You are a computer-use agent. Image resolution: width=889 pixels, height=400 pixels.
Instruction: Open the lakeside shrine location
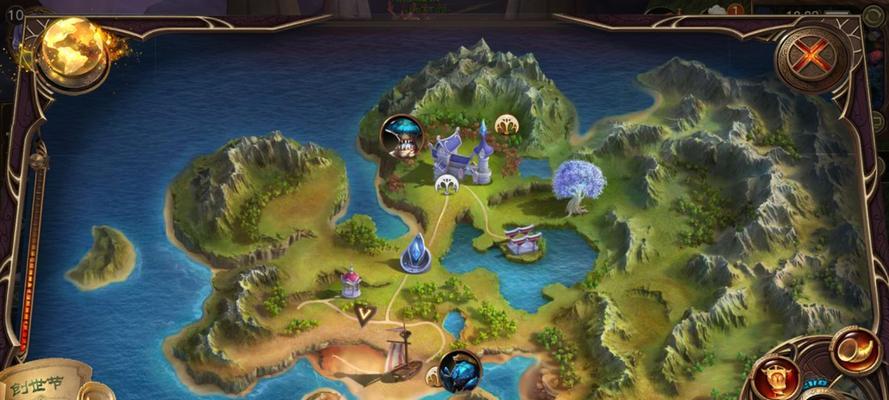tap(522, 239)
